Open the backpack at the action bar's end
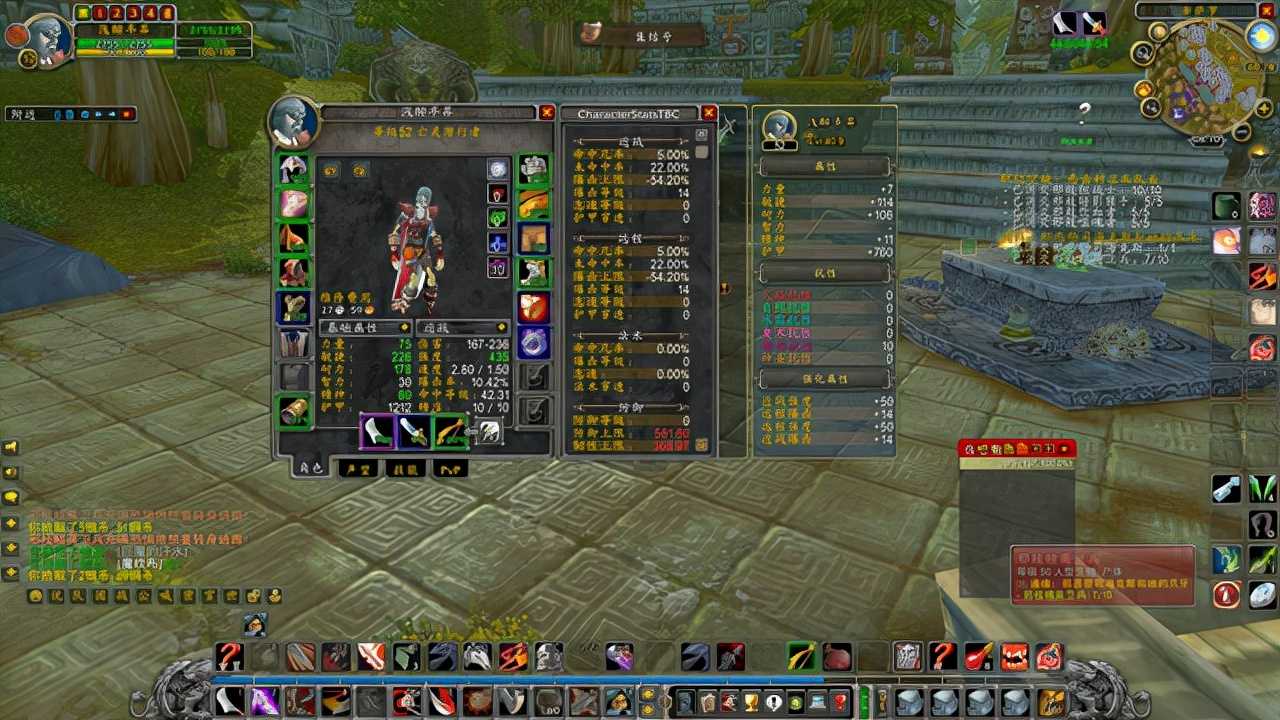This screenshot has height=720, width=1280. tap(1051, 701)
